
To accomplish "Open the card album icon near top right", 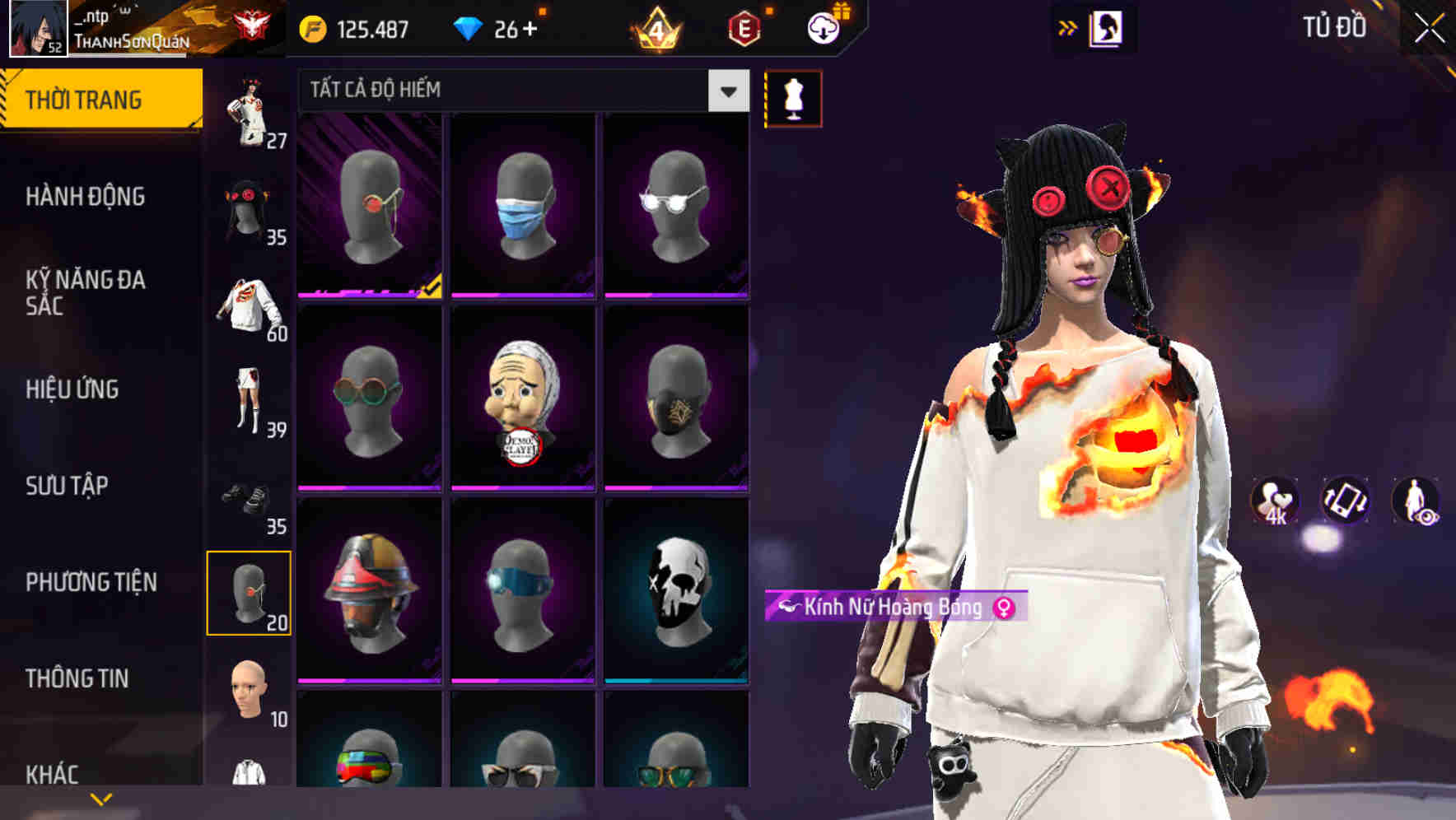I will [1104, 27].
